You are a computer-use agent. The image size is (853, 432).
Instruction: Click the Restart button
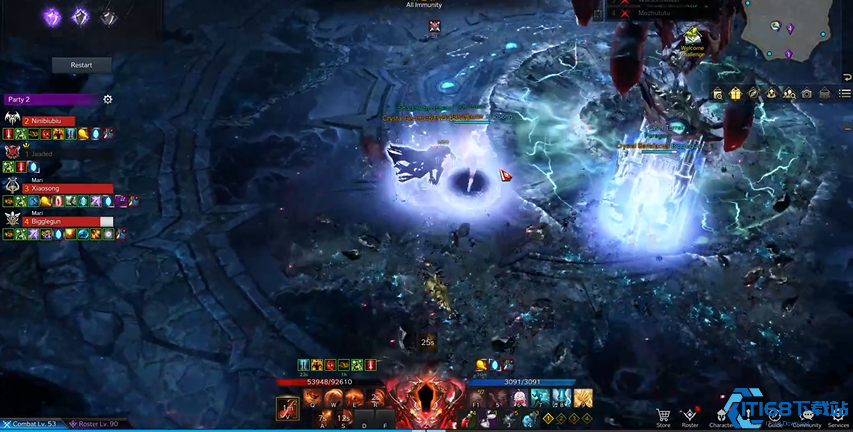click(81, 65)
